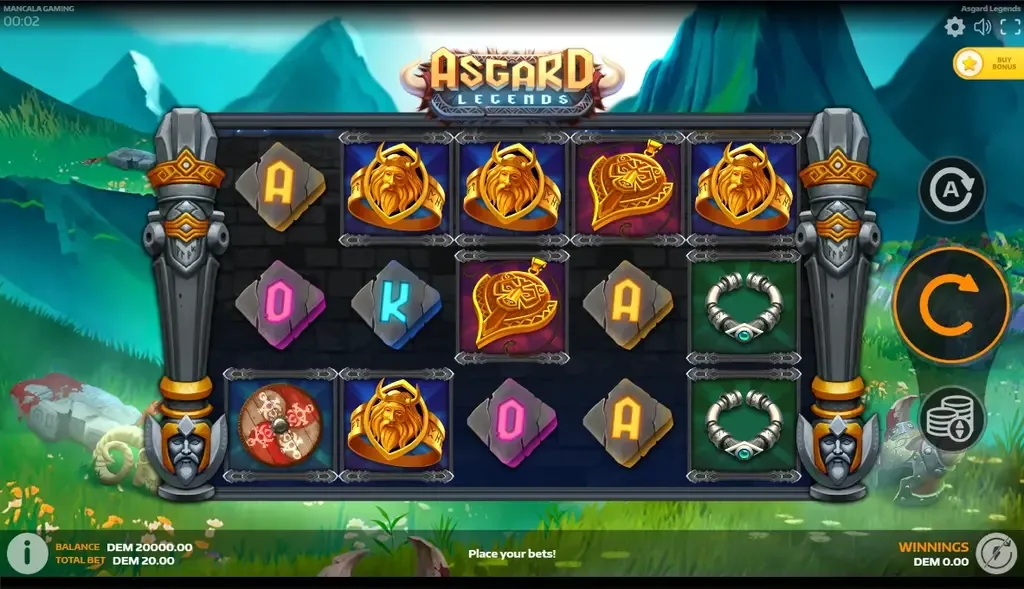Toggle the sound speaker icon
Image resolution: width=1024 pixels, height=589 pixels.
982,27
